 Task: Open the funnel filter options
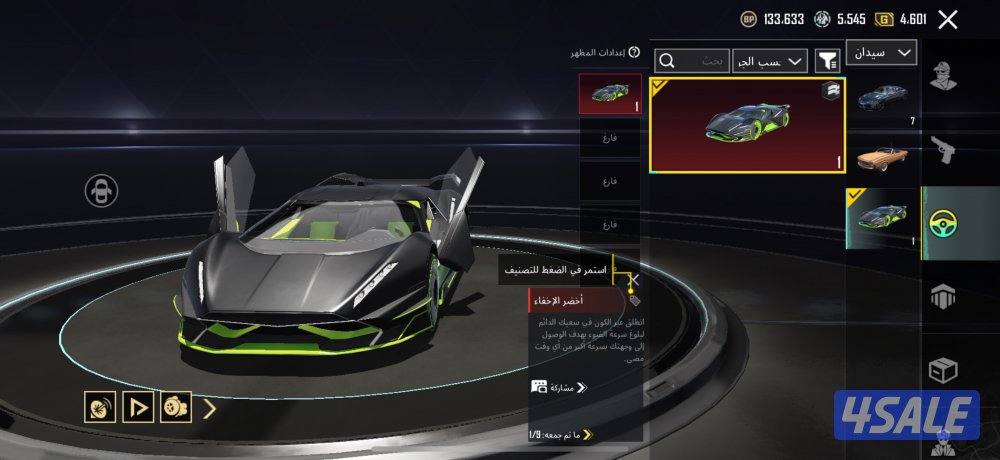828,62
